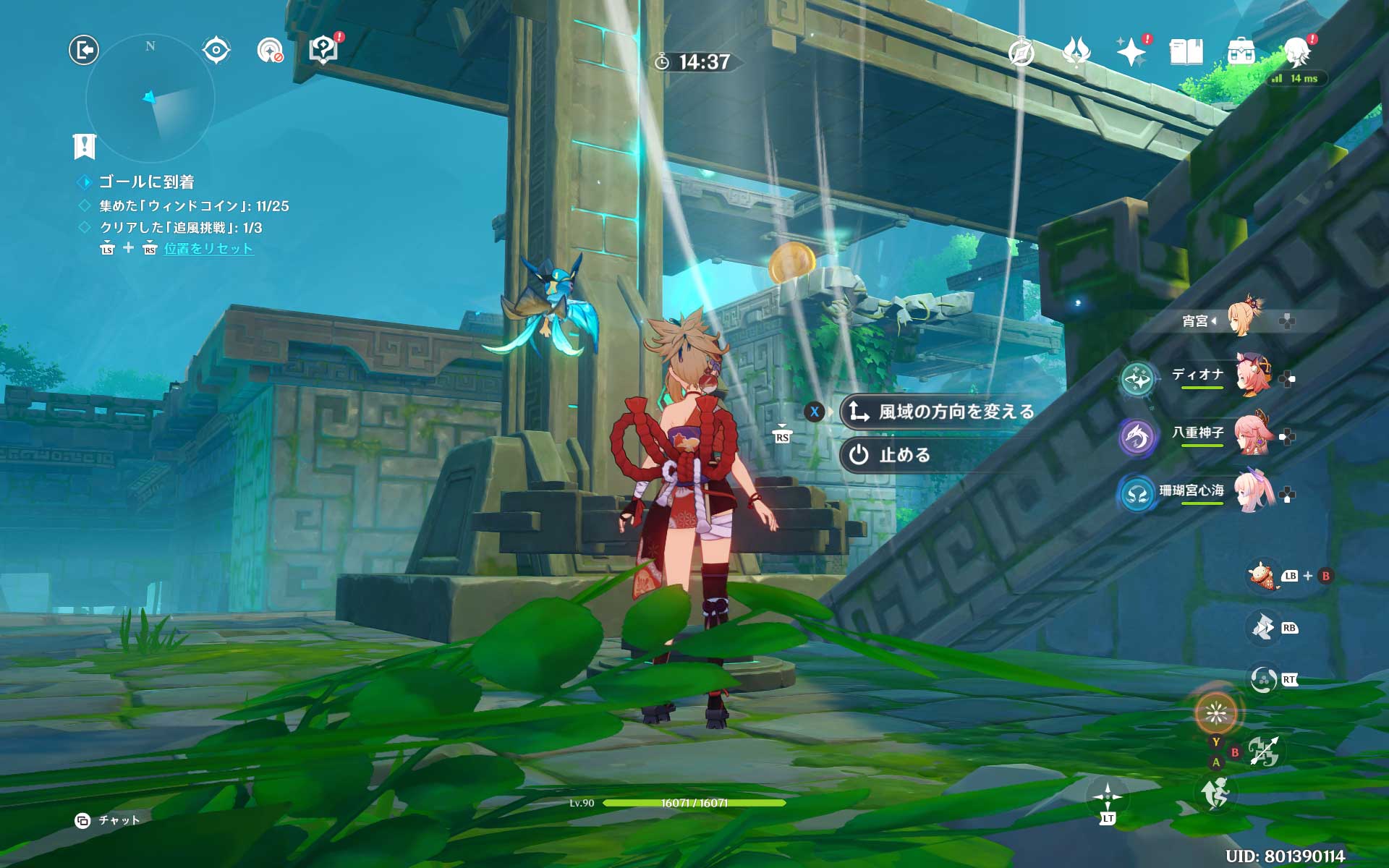The height and width of the screenshot is (868, 1389).
Task: Switch to party member 八重神子
Action: tap(1223, 434)
